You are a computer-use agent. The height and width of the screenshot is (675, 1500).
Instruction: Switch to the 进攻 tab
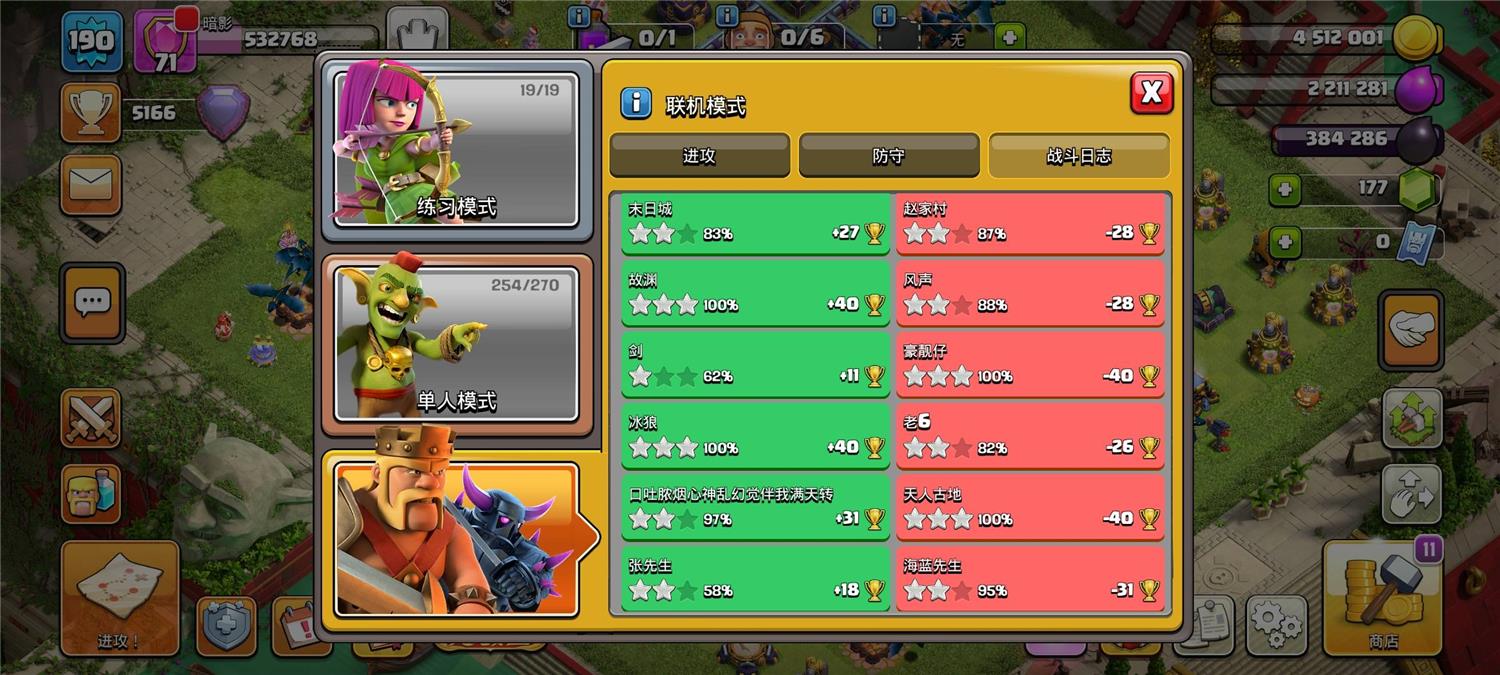[x=699, y=156]
